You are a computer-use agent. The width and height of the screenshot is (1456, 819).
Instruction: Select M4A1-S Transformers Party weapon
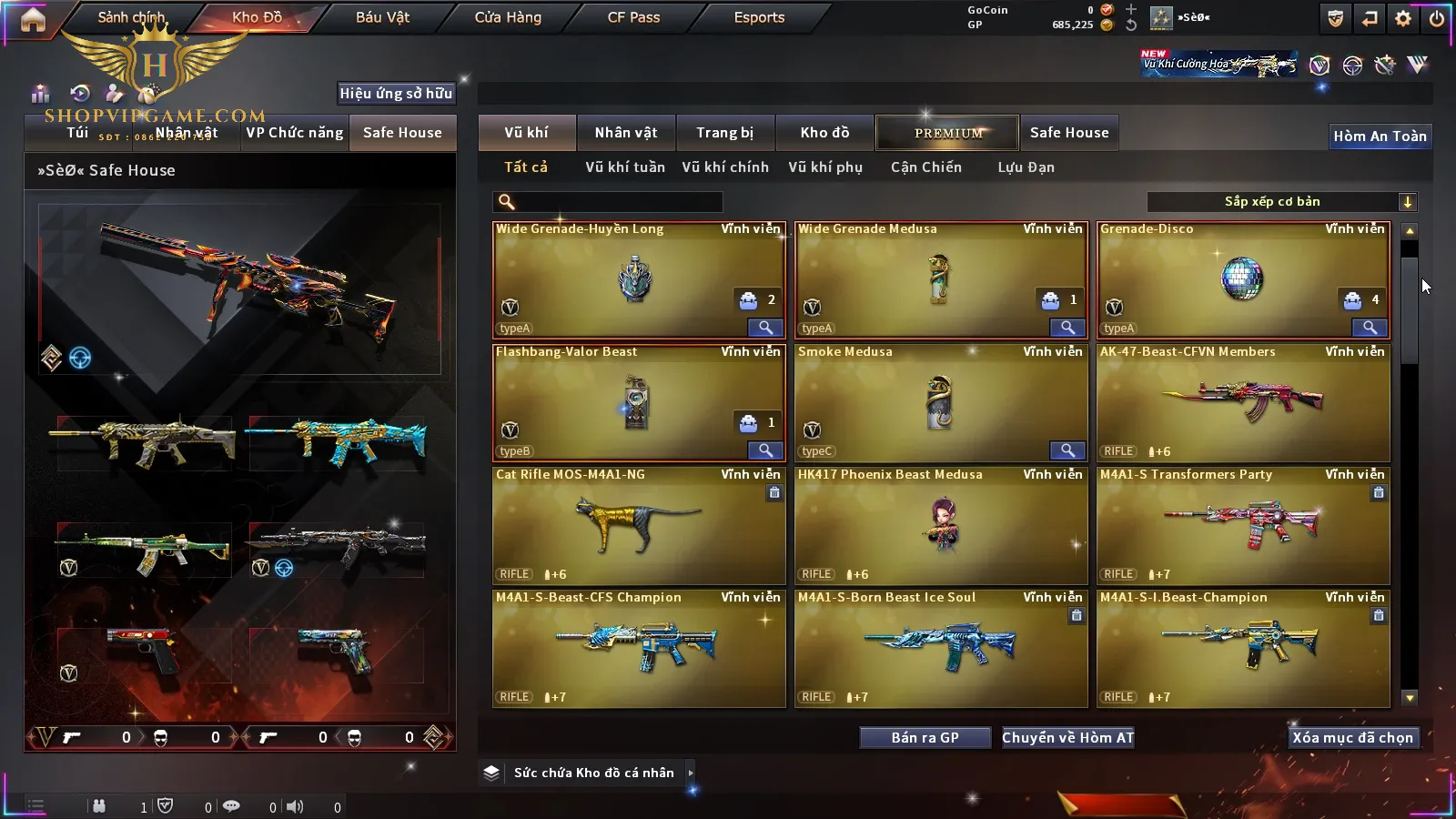tap(1243, 526)
